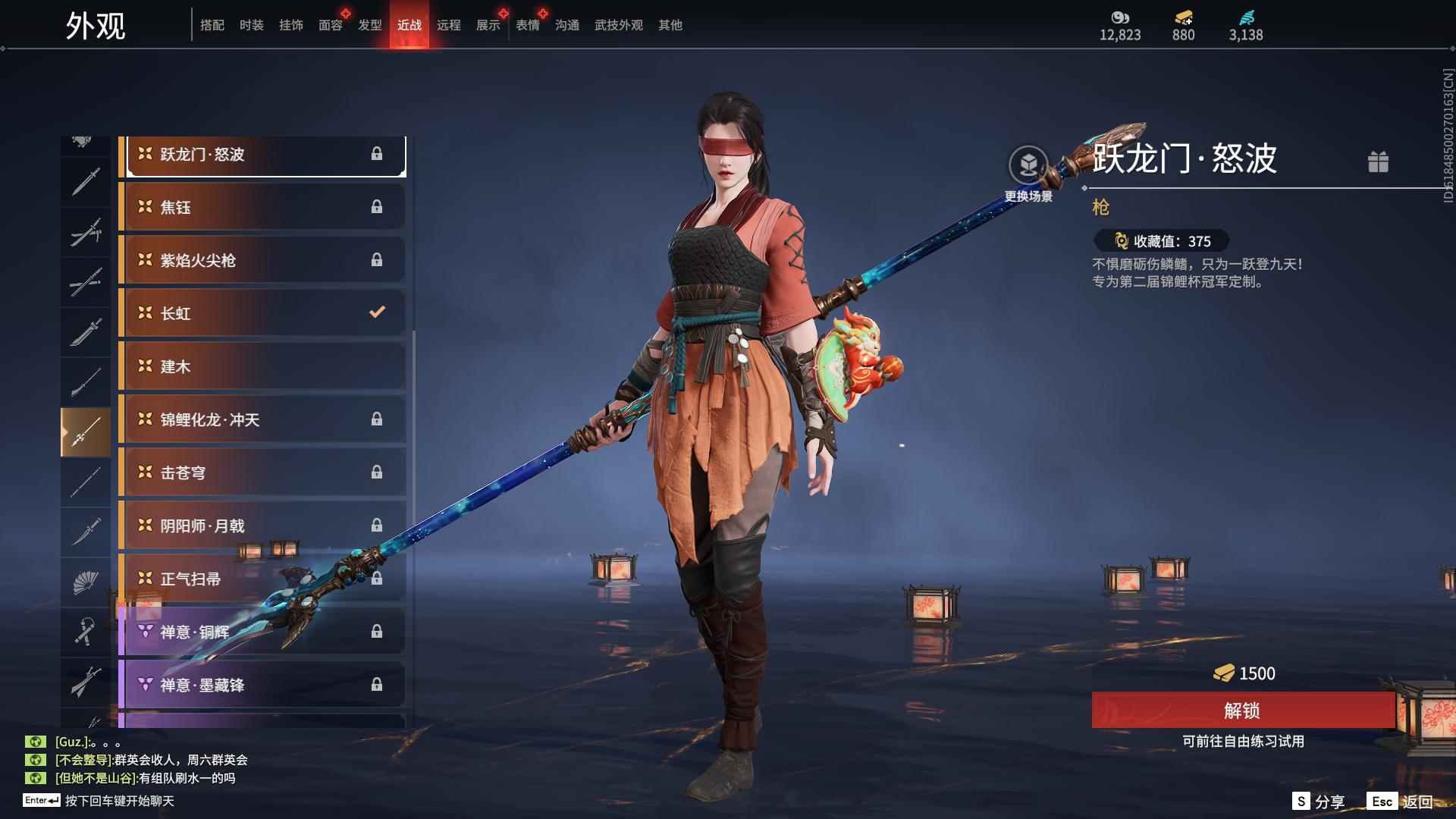
Task: Choose the 阴阳师·月戟 skin
Action: point(262,526)
